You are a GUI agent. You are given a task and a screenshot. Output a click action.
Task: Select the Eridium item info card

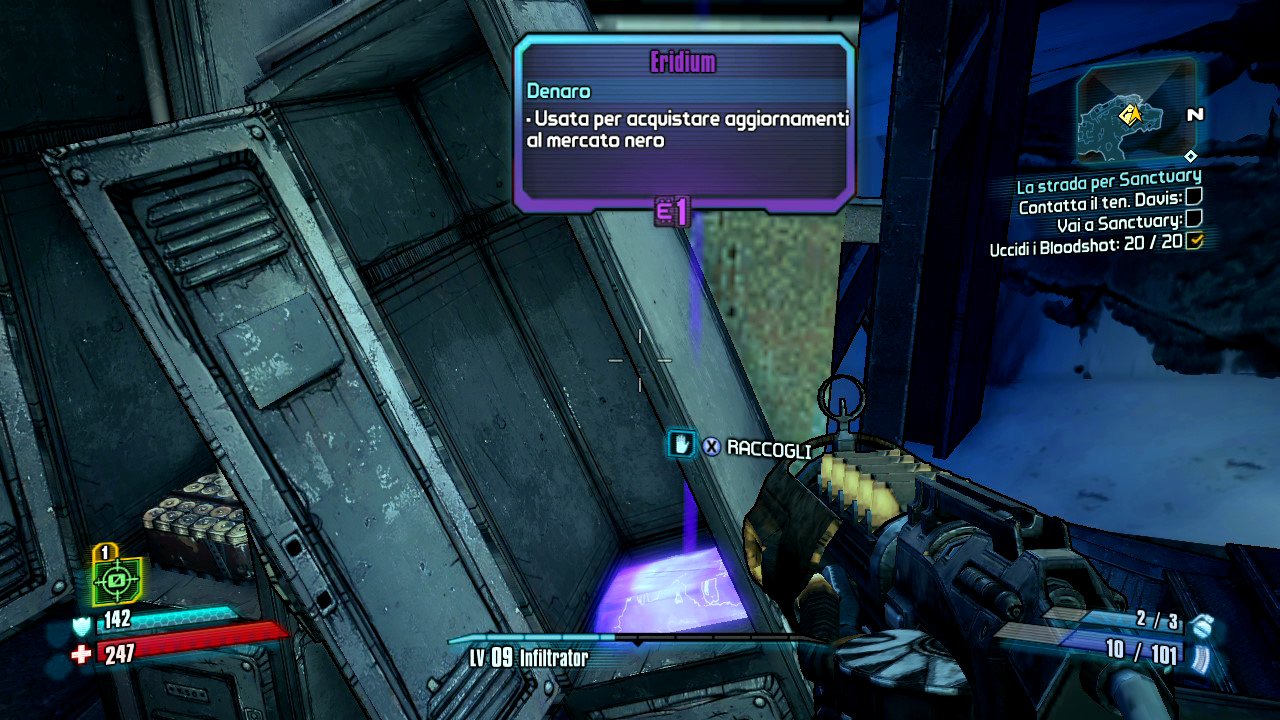tap(685, 124)
